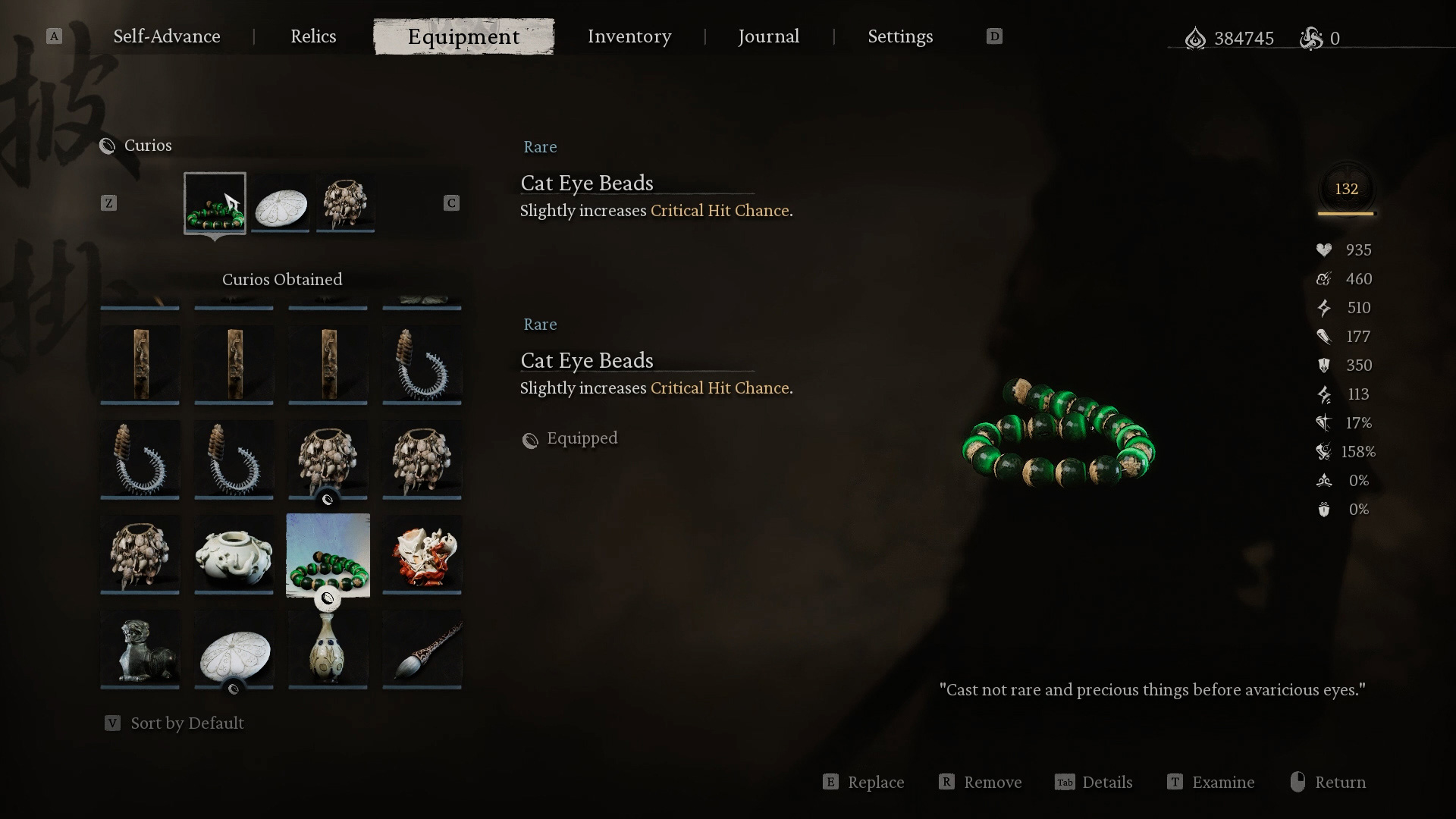Change sorting via Sort by Default
1456x819 pixels.
tap(187, 723)
